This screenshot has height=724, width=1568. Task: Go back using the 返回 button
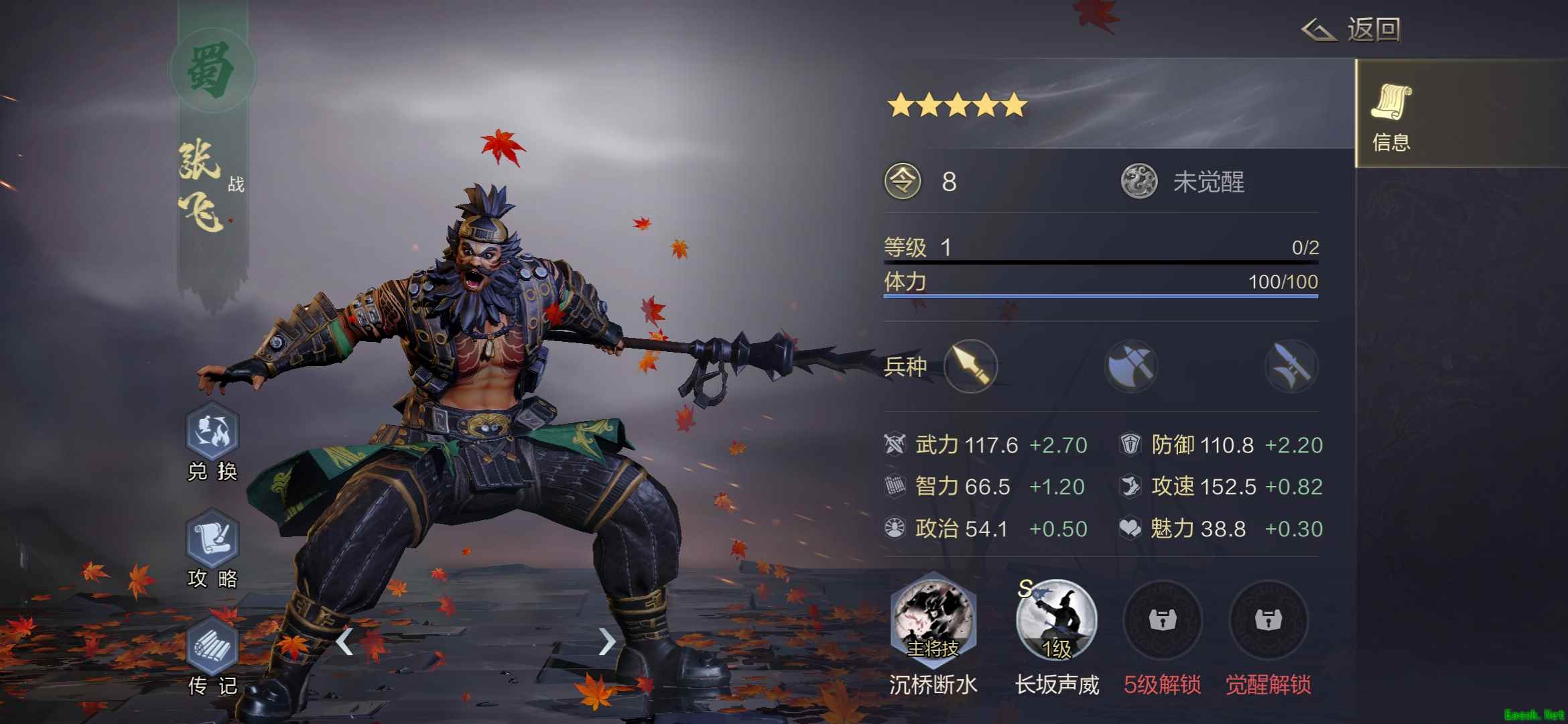tap(1352, 30)
